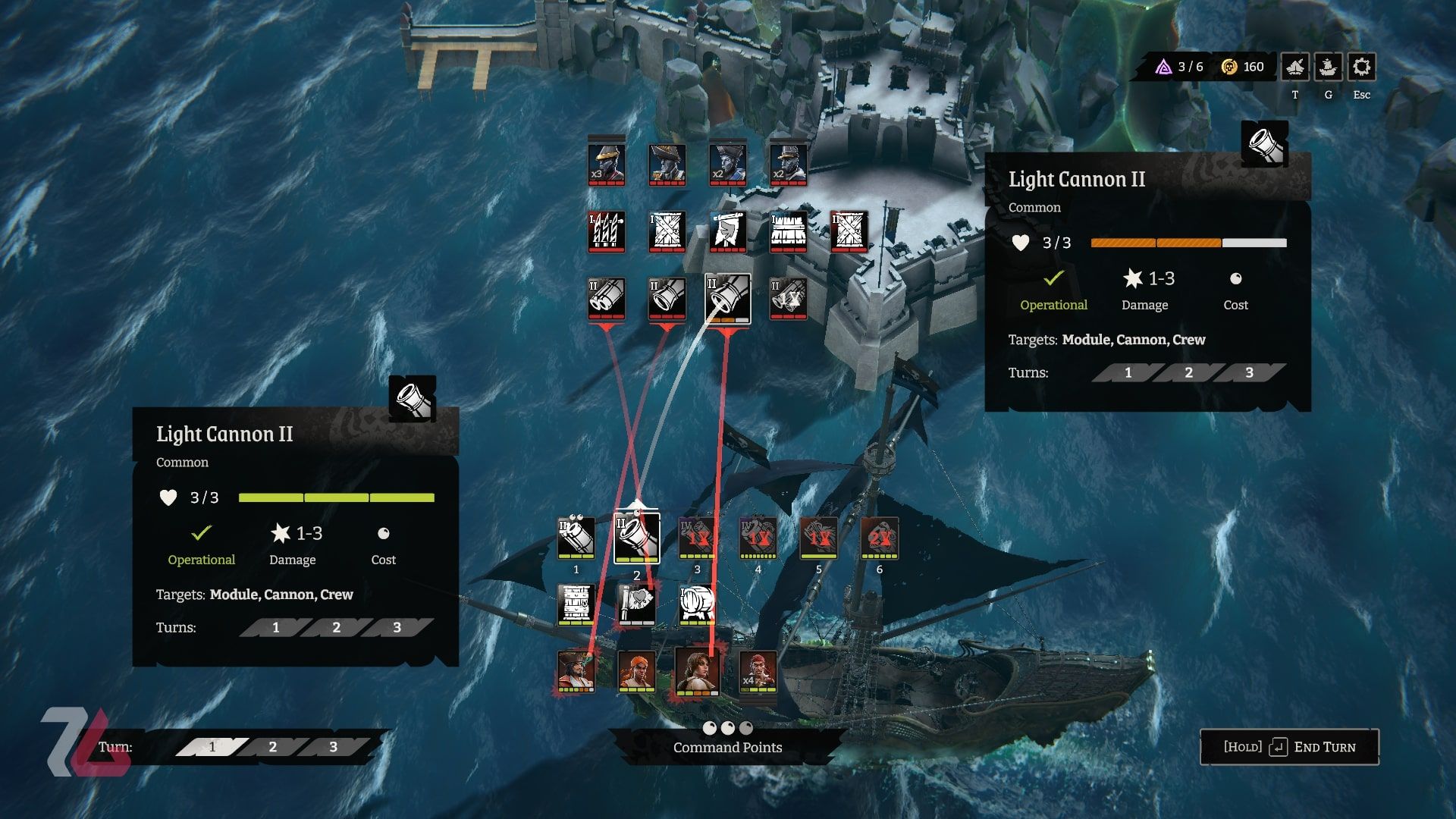The height and width of the screenshot is (819, 1456).
Task: Select your cannon in slot 1
Action: pos(576,538)
